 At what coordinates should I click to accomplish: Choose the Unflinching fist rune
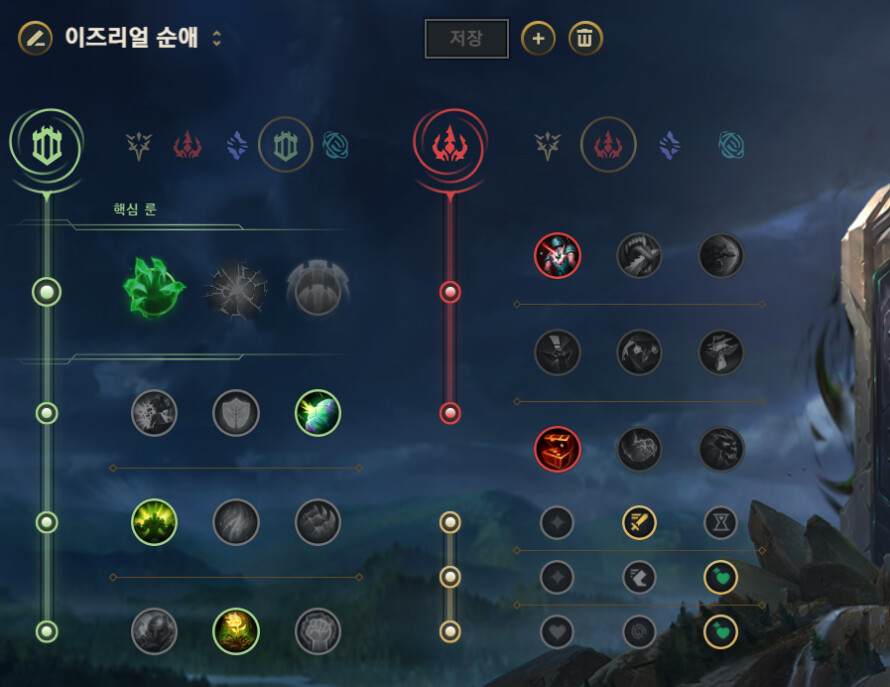pos(318,631)
